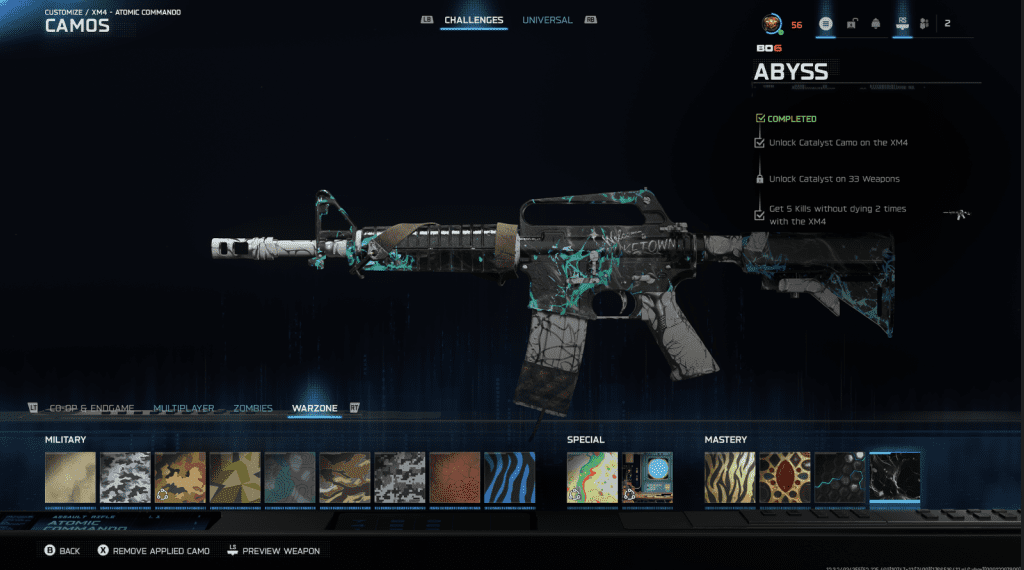
Task: Pick the colorful topographic special camo
Action: tap(592, 477)
